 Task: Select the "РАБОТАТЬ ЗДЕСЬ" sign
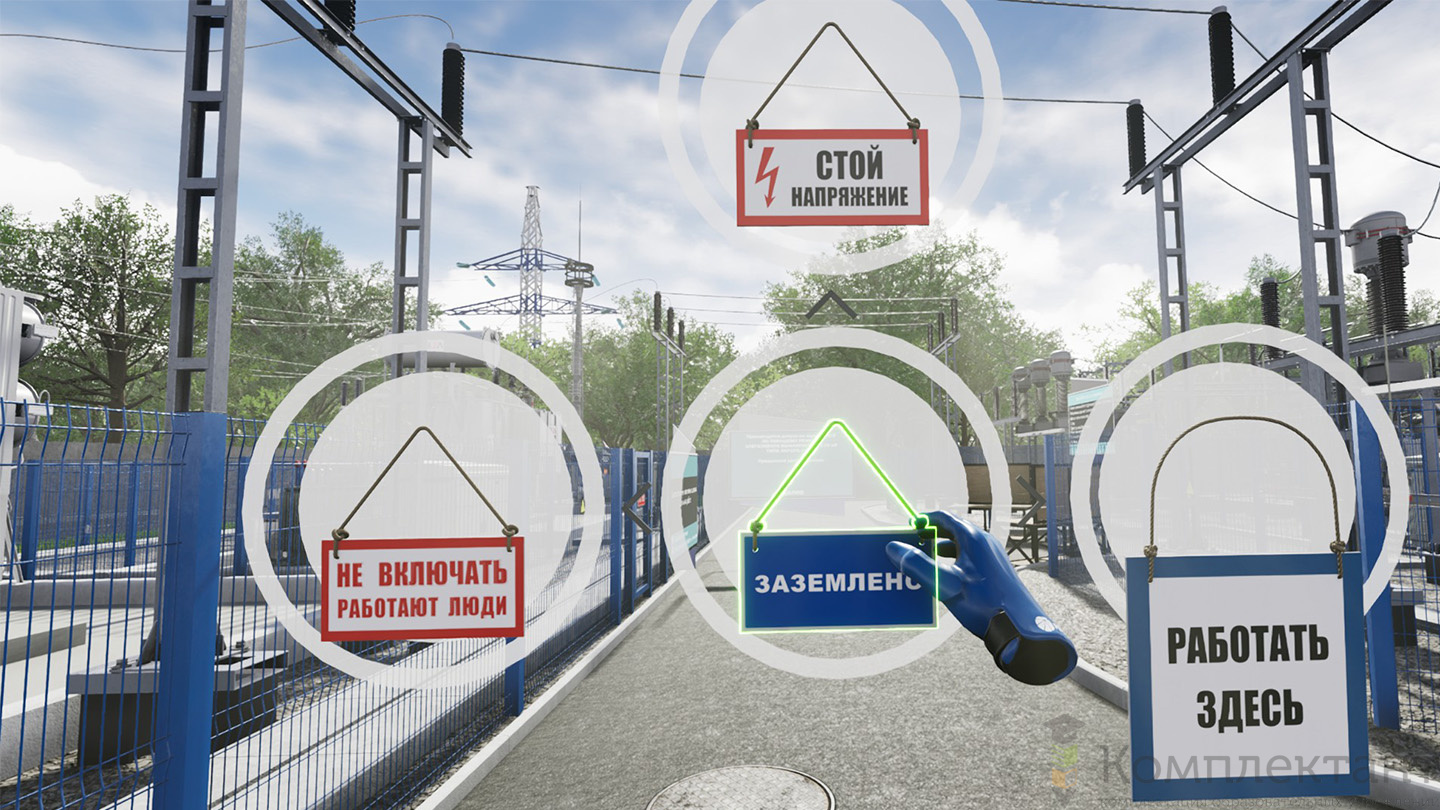click(1248, 677)
